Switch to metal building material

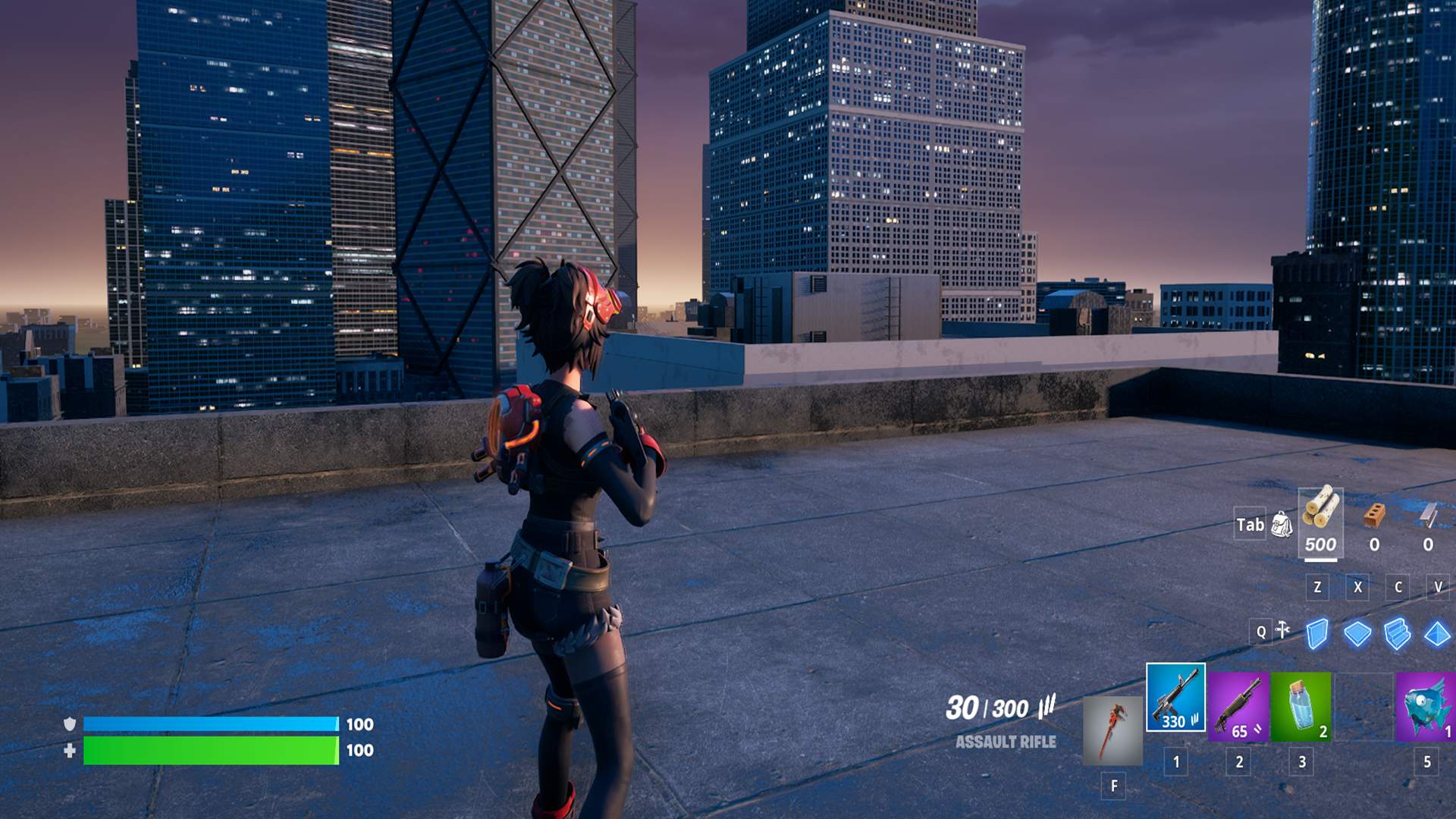point(1429,523)
